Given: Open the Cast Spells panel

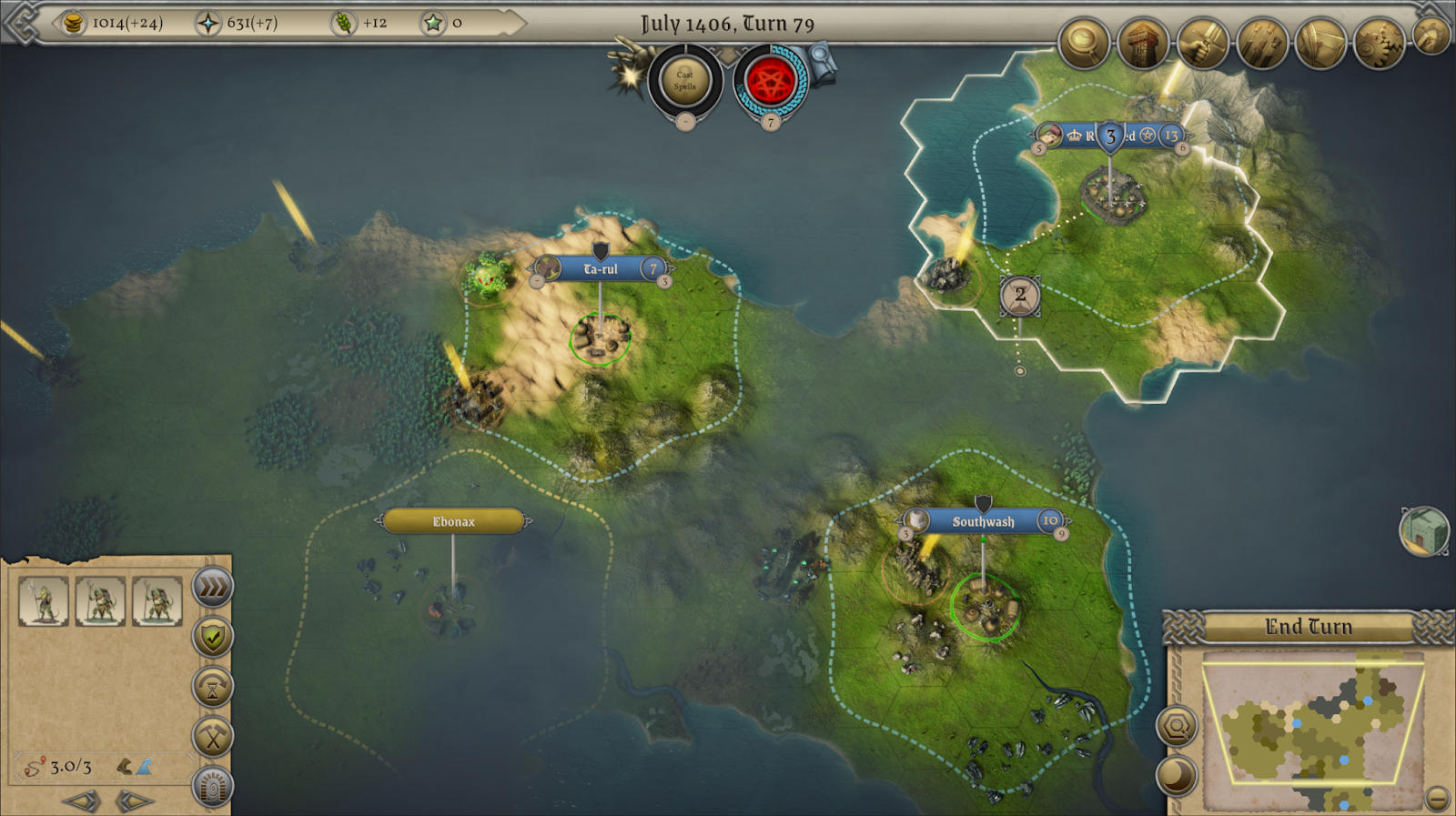Looking at the screenshot, I should point(685,82).
